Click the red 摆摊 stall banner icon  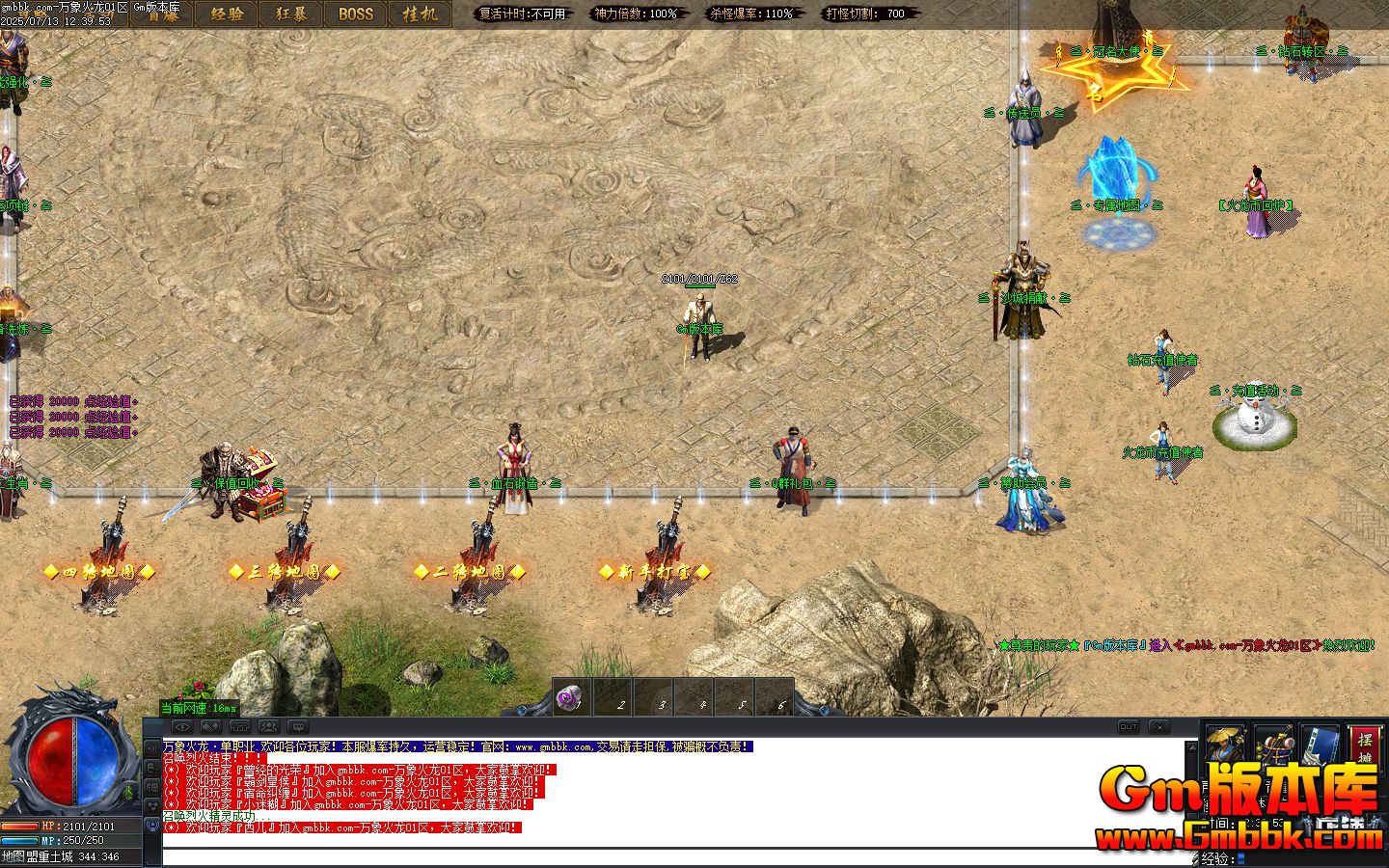click(1364, 745)
